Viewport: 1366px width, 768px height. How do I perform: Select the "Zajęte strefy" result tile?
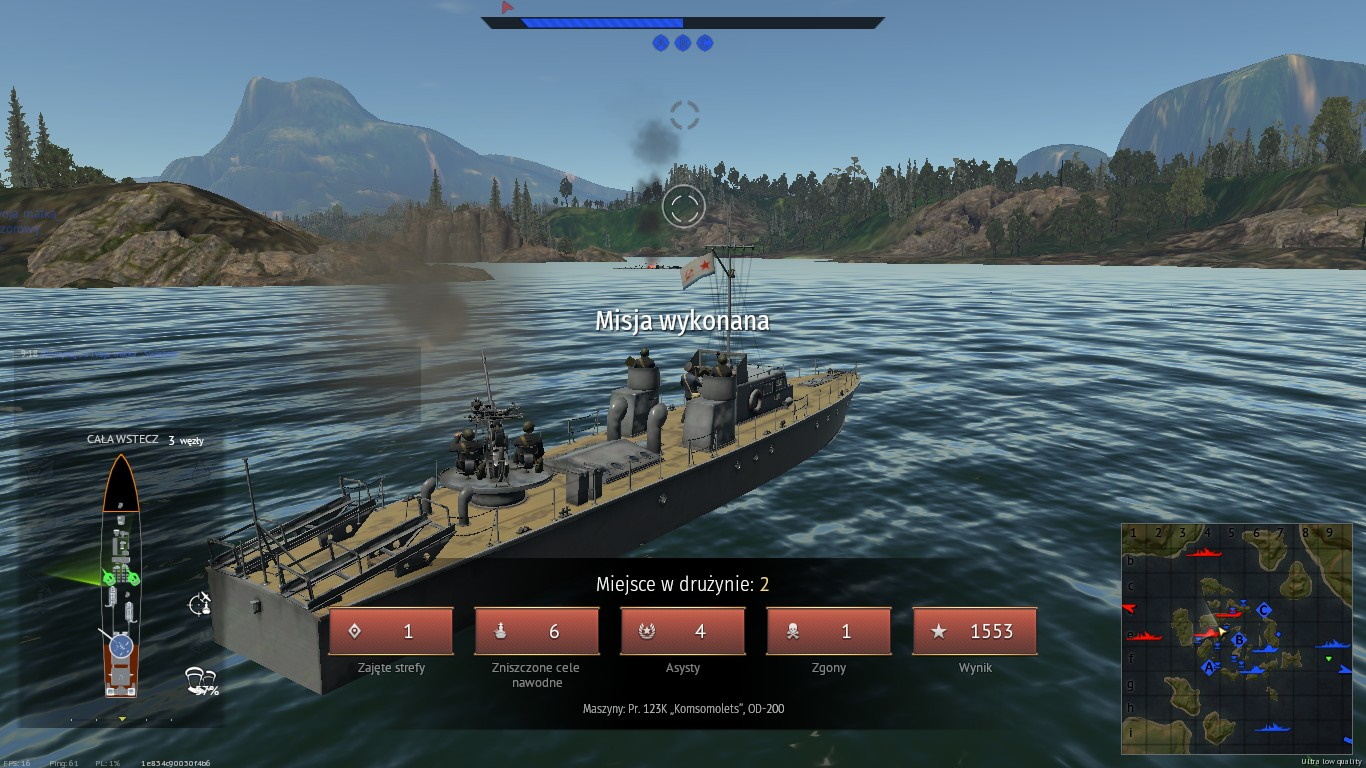pyautogui.click(x=390, y=631)
